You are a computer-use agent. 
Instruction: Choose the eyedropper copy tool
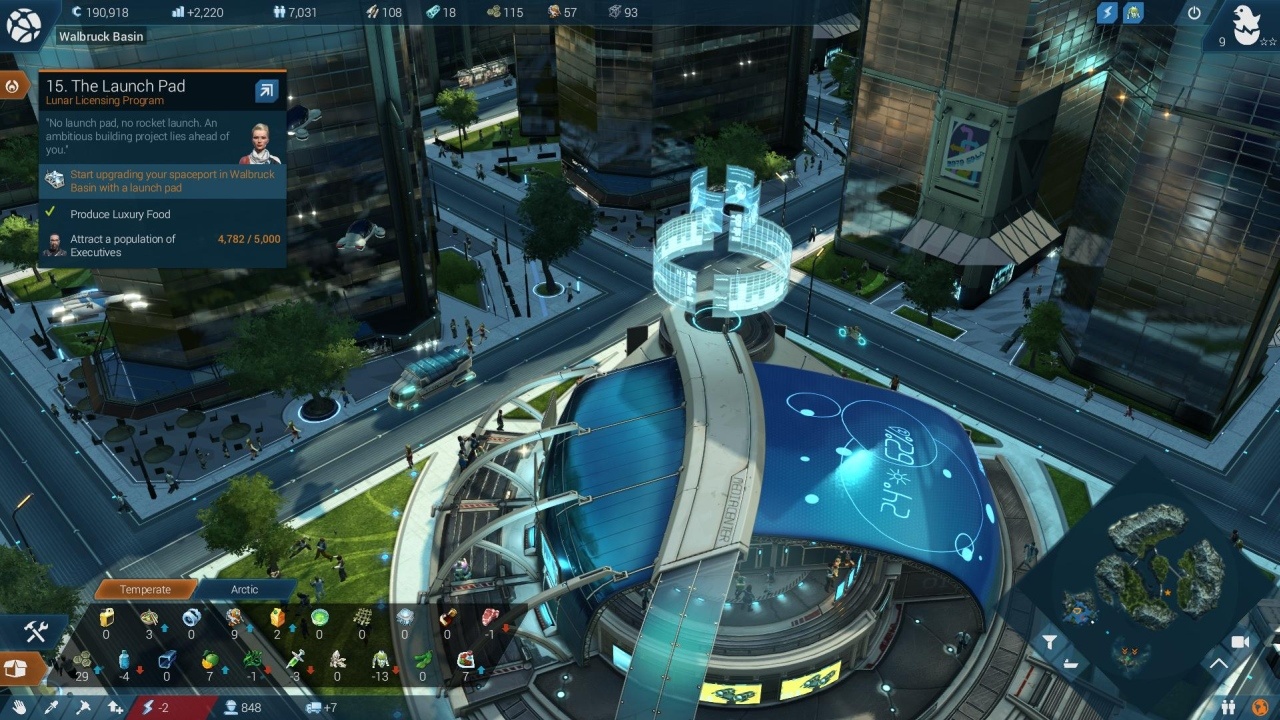[x=51, y=708]
